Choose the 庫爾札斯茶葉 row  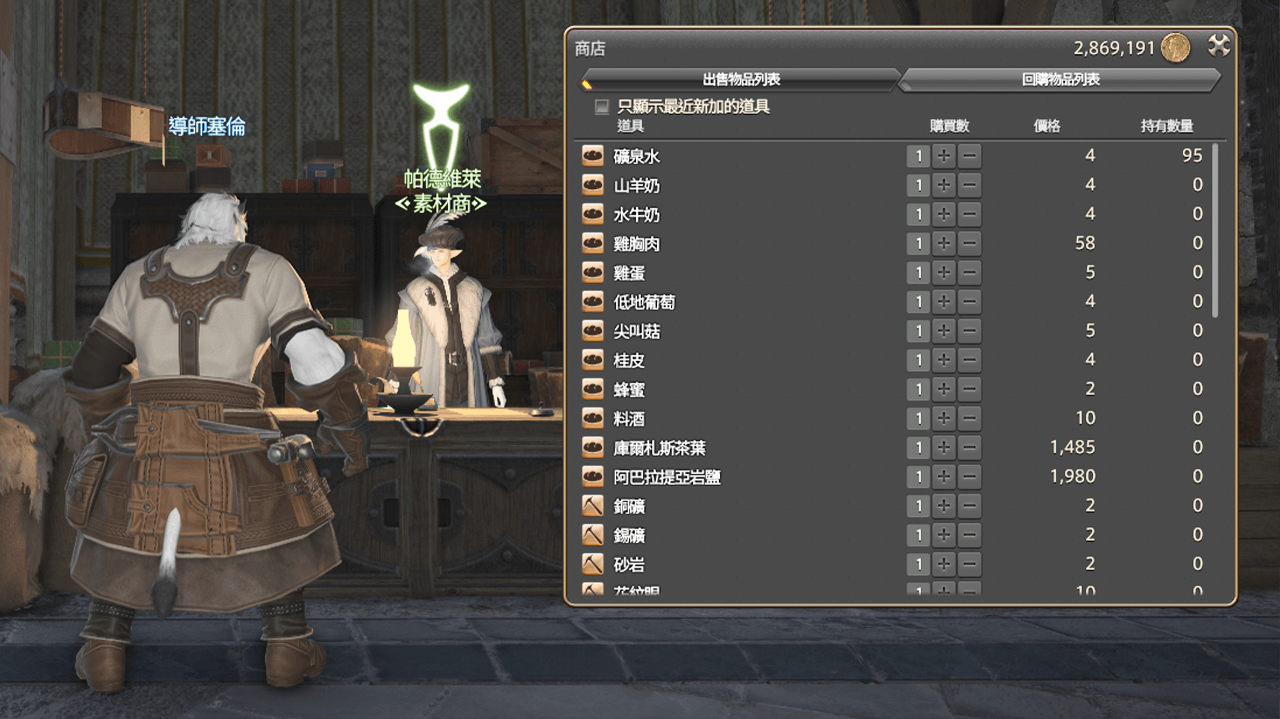pyautogui.click(x=659, y=448)
